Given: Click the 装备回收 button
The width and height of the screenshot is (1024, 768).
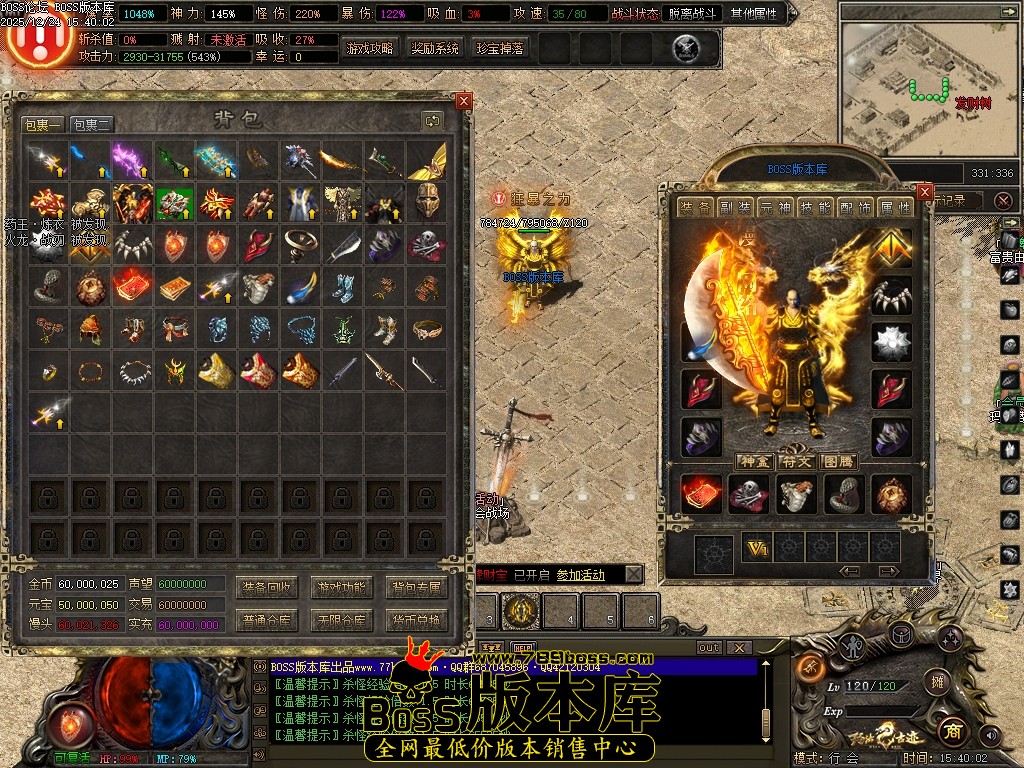Looking at the screenshot, I should click(x=268, y=587).
